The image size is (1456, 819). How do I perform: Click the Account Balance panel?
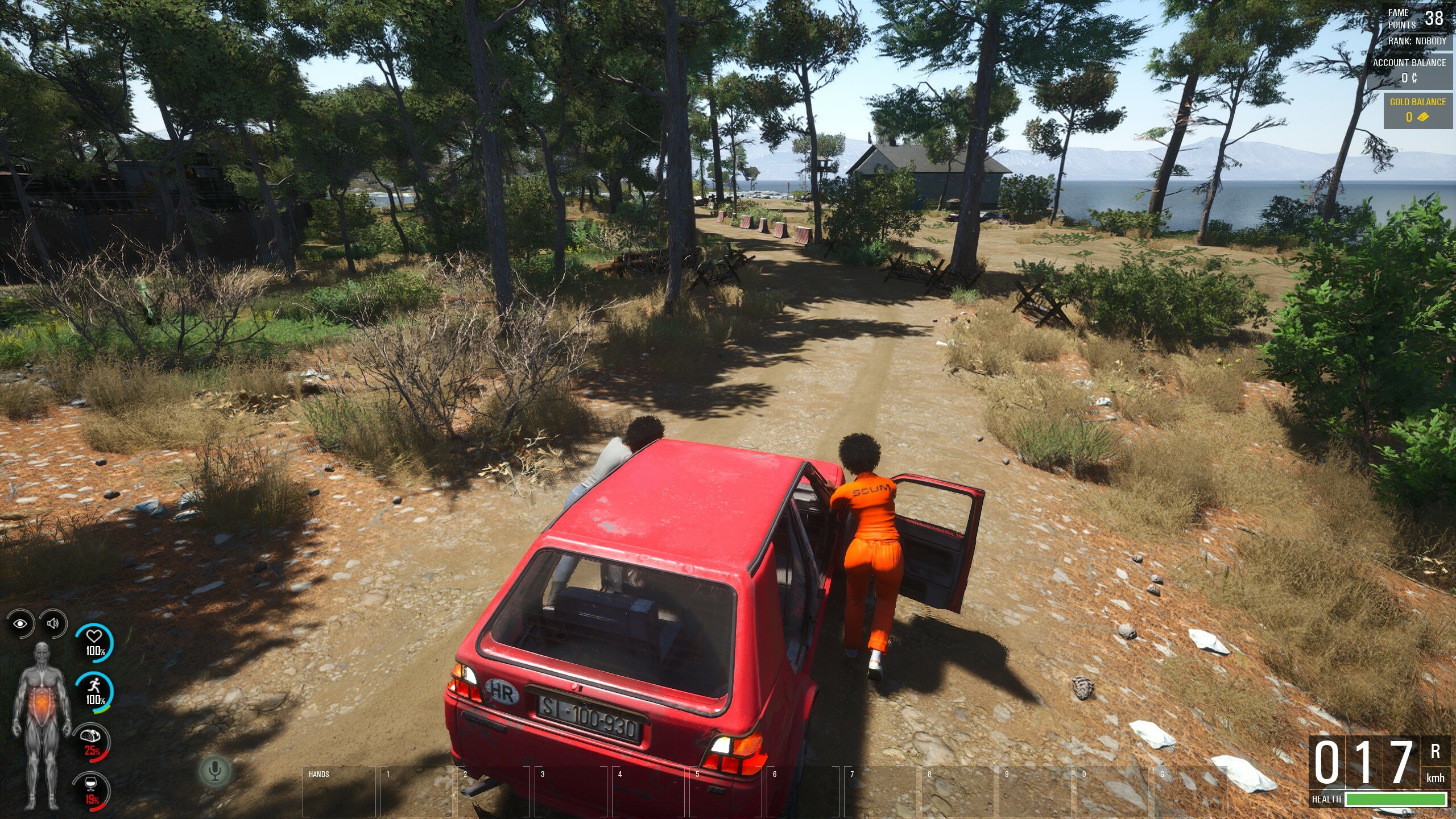pyautogui.click(x=1409, y=71)
